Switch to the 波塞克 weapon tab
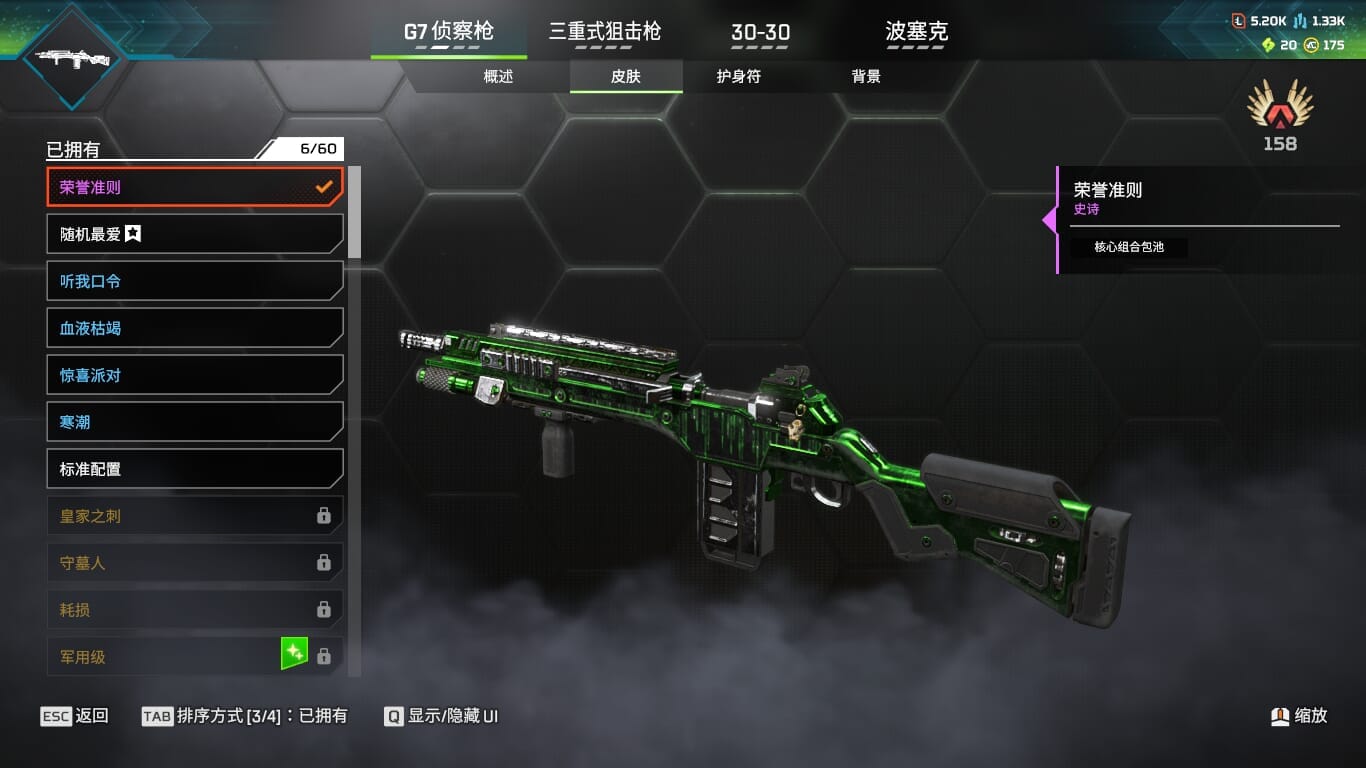Viewport: 1366px width, 768px height. [916, 32]
